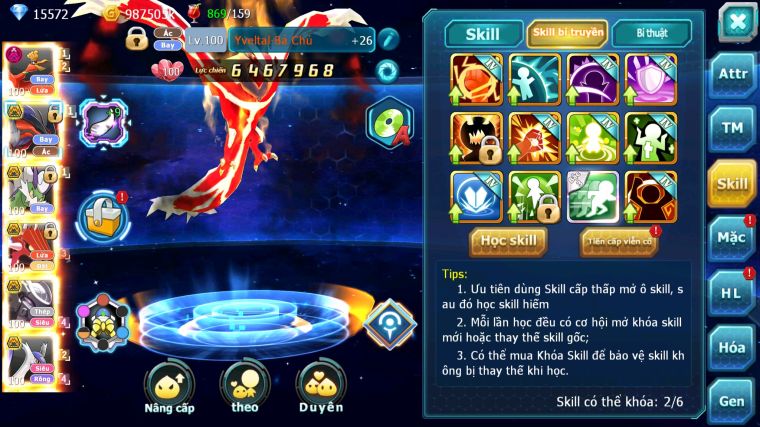
Task: Switch to the TM side tab
Action: tap(732, 128)
